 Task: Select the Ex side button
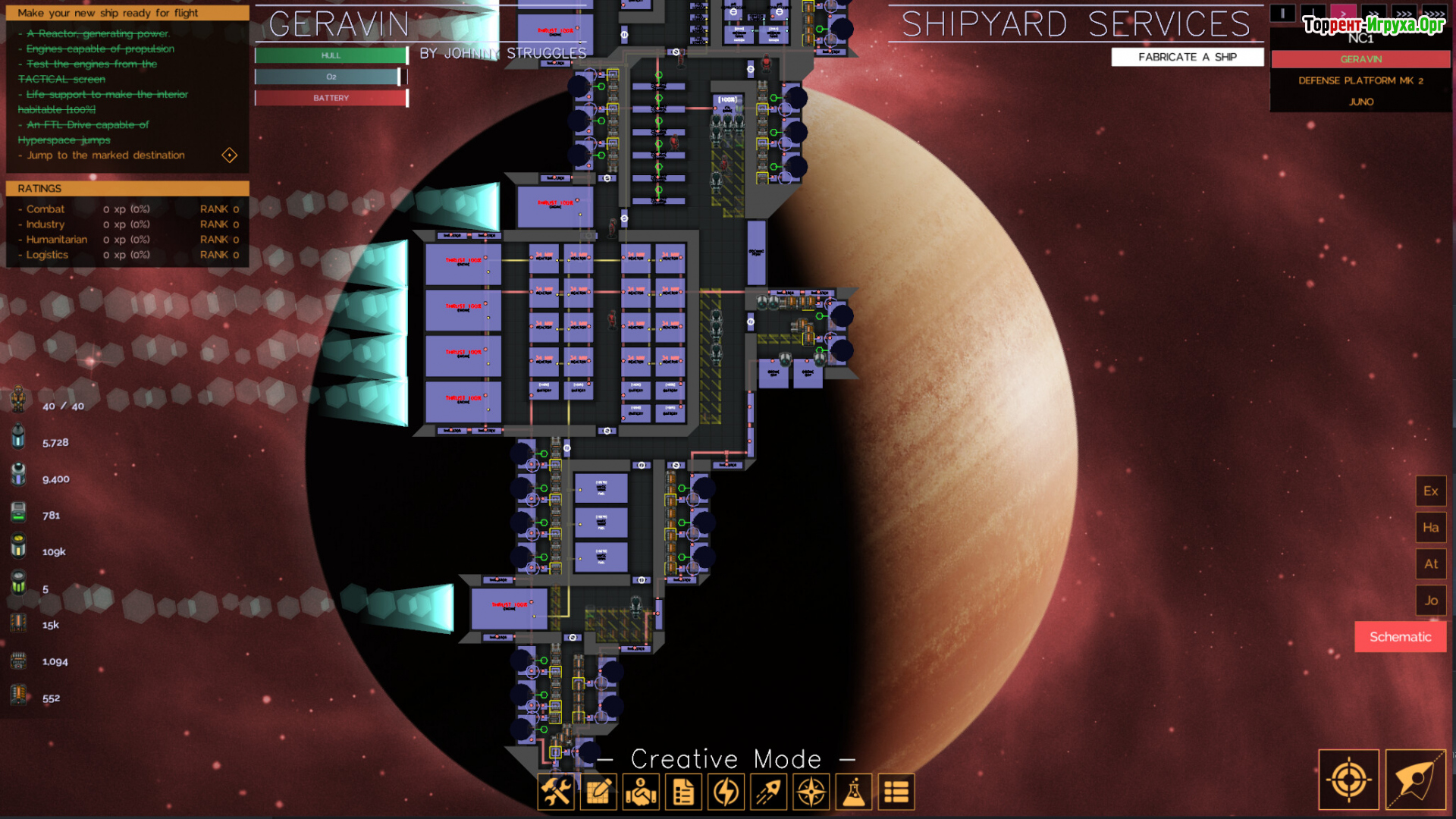pos(1430,491)
